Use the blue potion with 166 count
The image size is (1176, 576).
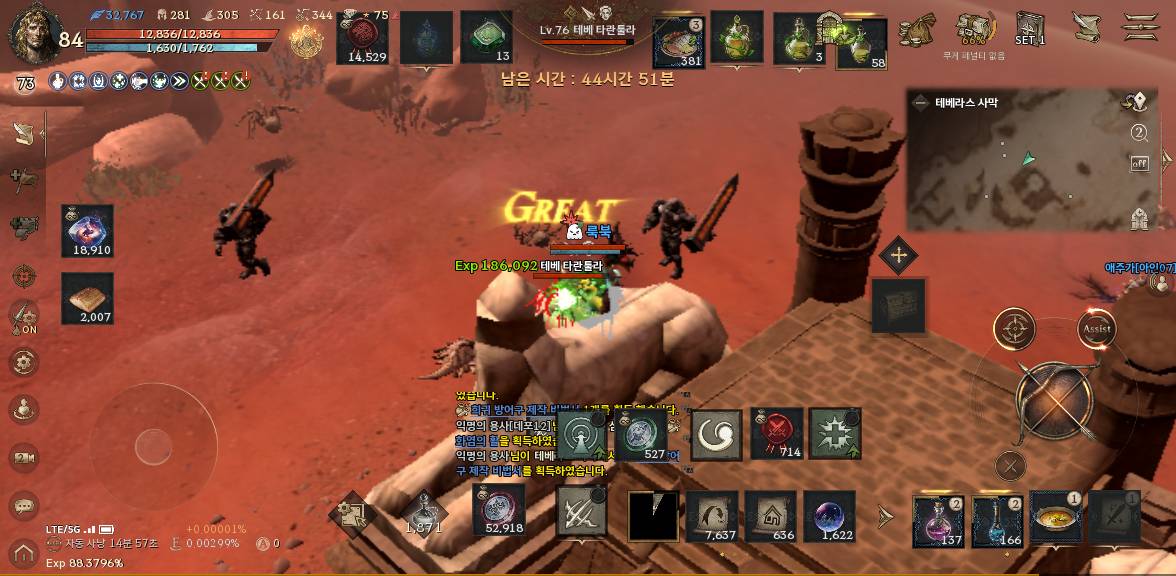coord(997,520)
